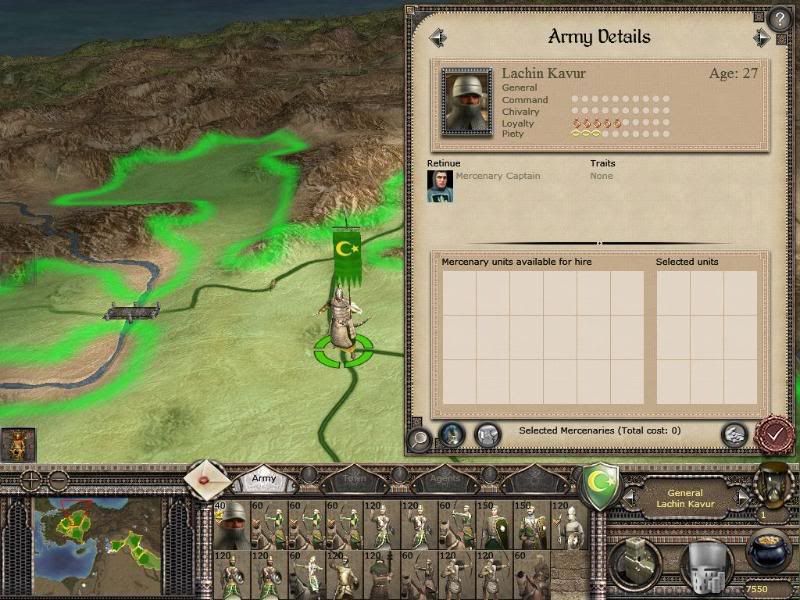The image size is (800, 600).
Task: Open the treasury pot of gold
Action: pos(768,550)
